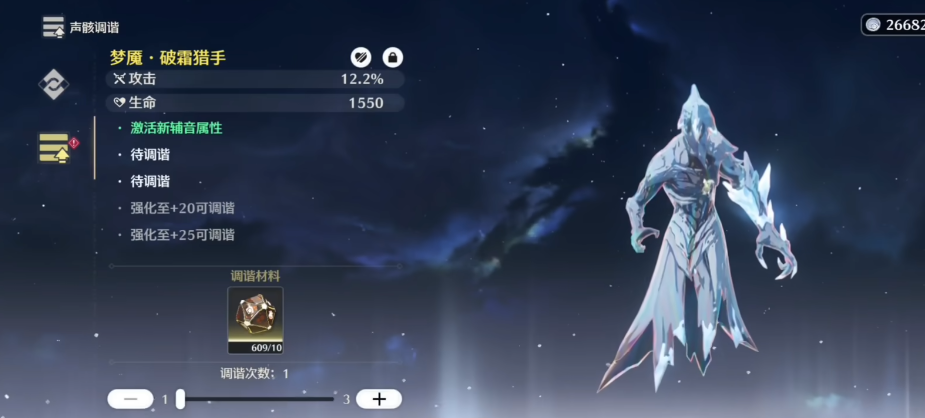Toggle the lock icon for this echo
Image resolution: width=925 pixels, height=418 pixels.
(x=393, y=58)
